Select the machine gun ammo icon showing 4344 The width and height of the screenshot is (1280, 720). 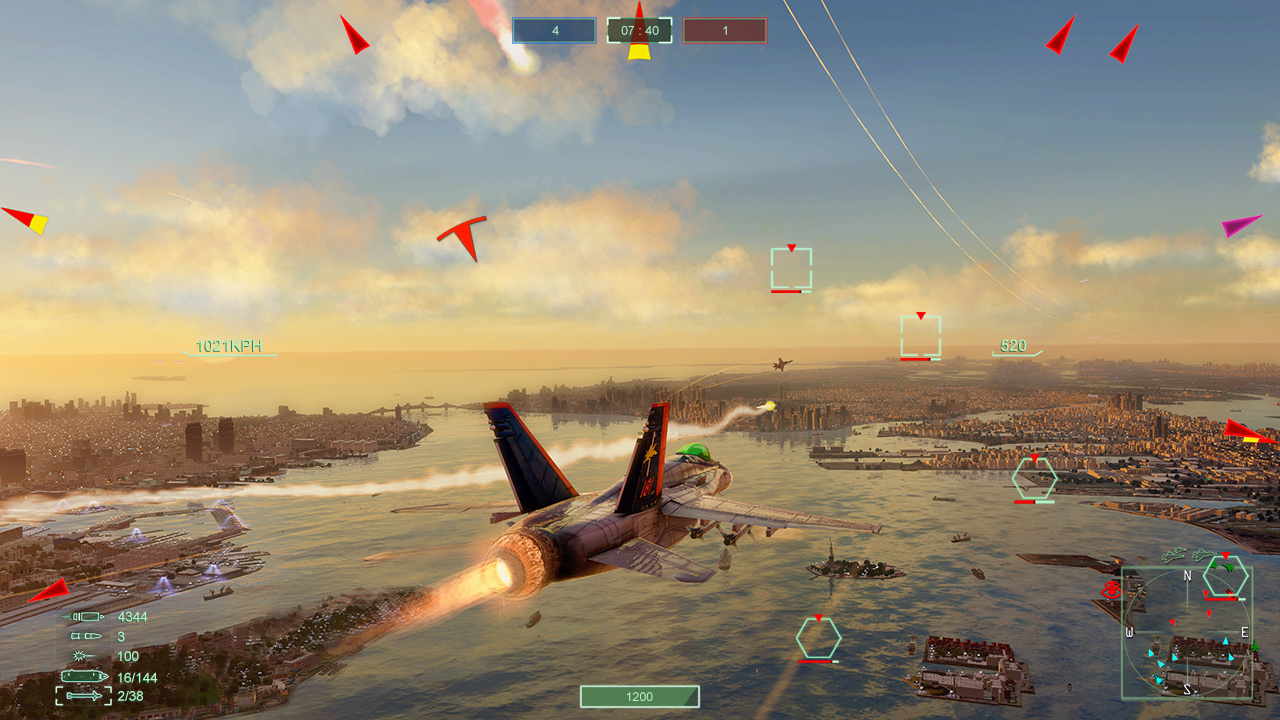tap(85, 617)
